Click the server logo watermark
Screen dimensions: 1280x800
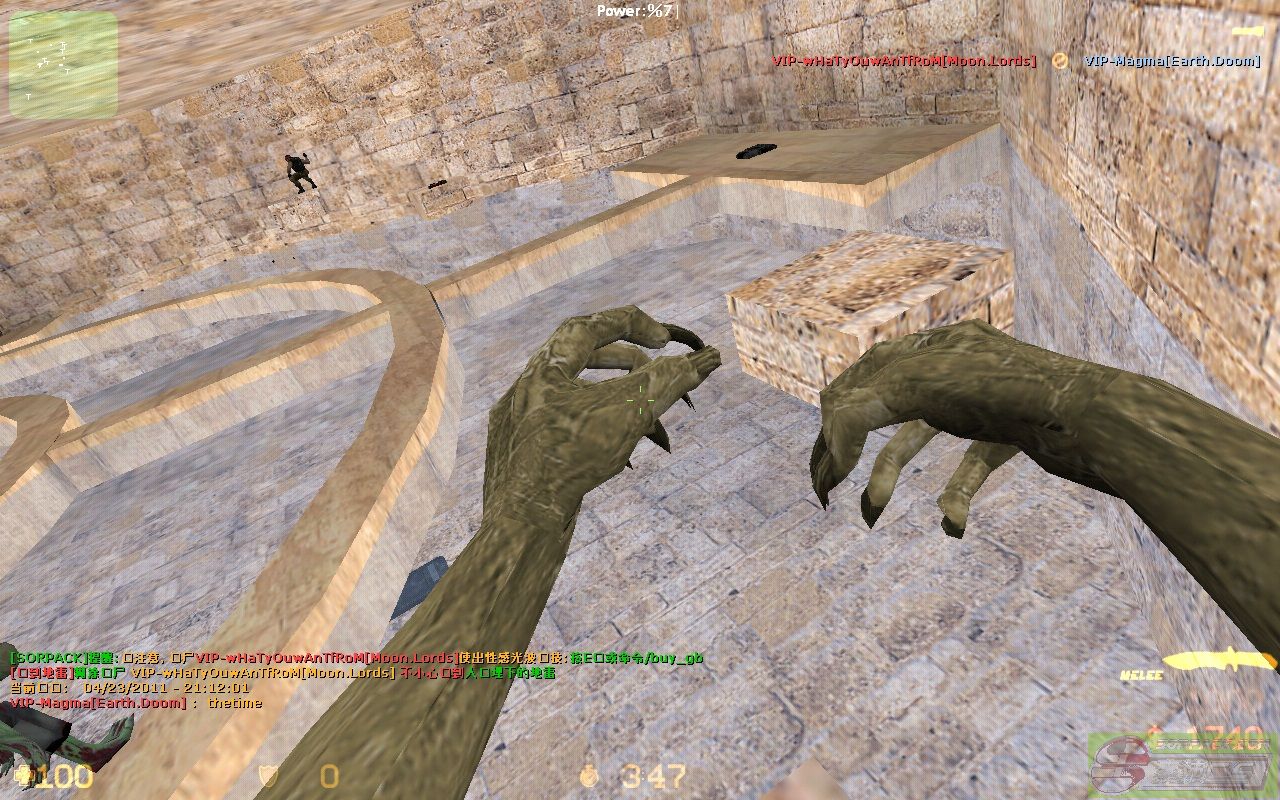[x=1182, y=765]
